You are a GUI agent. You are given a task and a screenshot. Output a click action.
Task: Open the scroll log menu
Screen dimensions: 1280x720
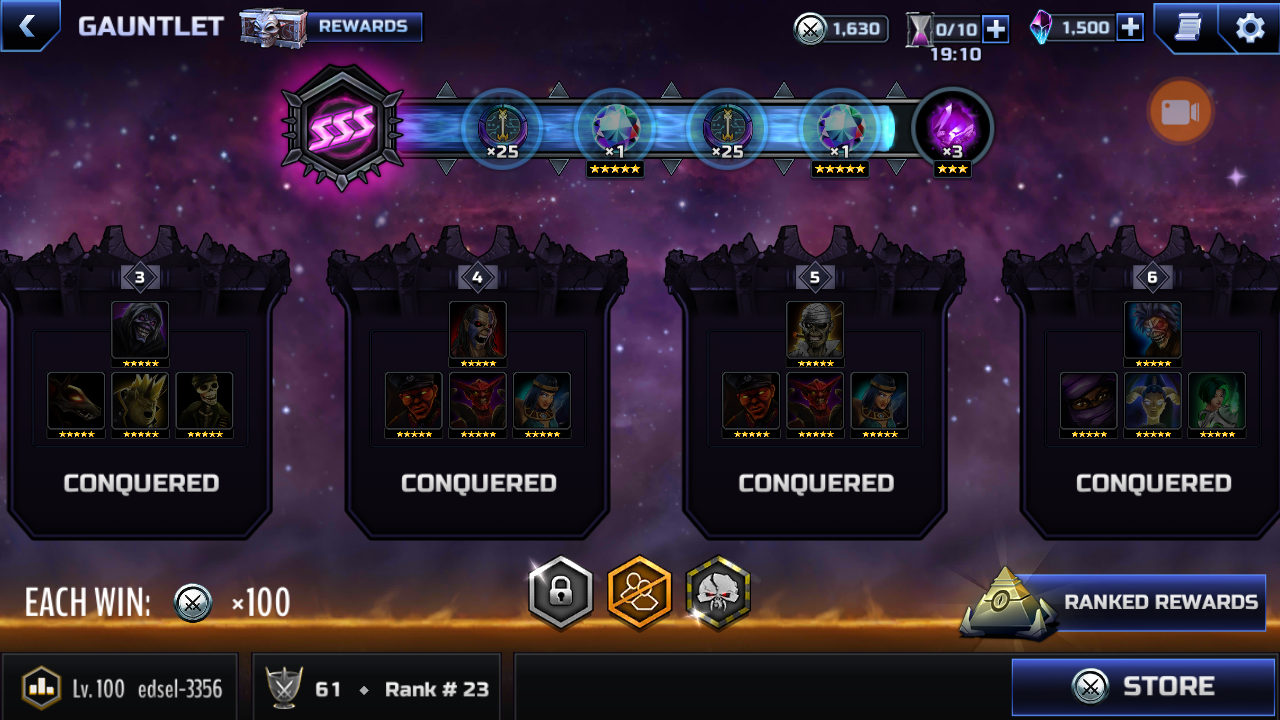(x=1185, y=27)
